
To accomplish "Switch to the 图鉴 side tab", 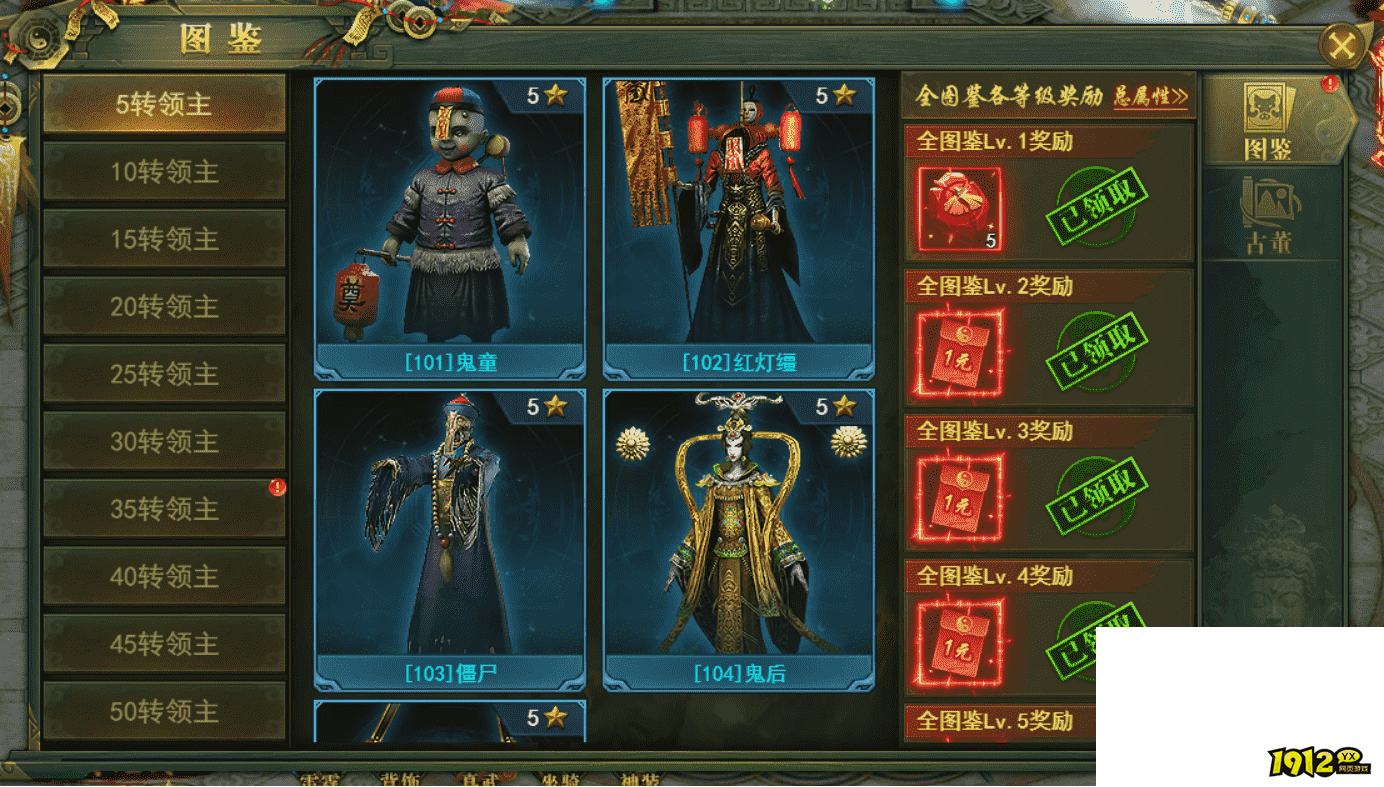I will point(1268,122).
